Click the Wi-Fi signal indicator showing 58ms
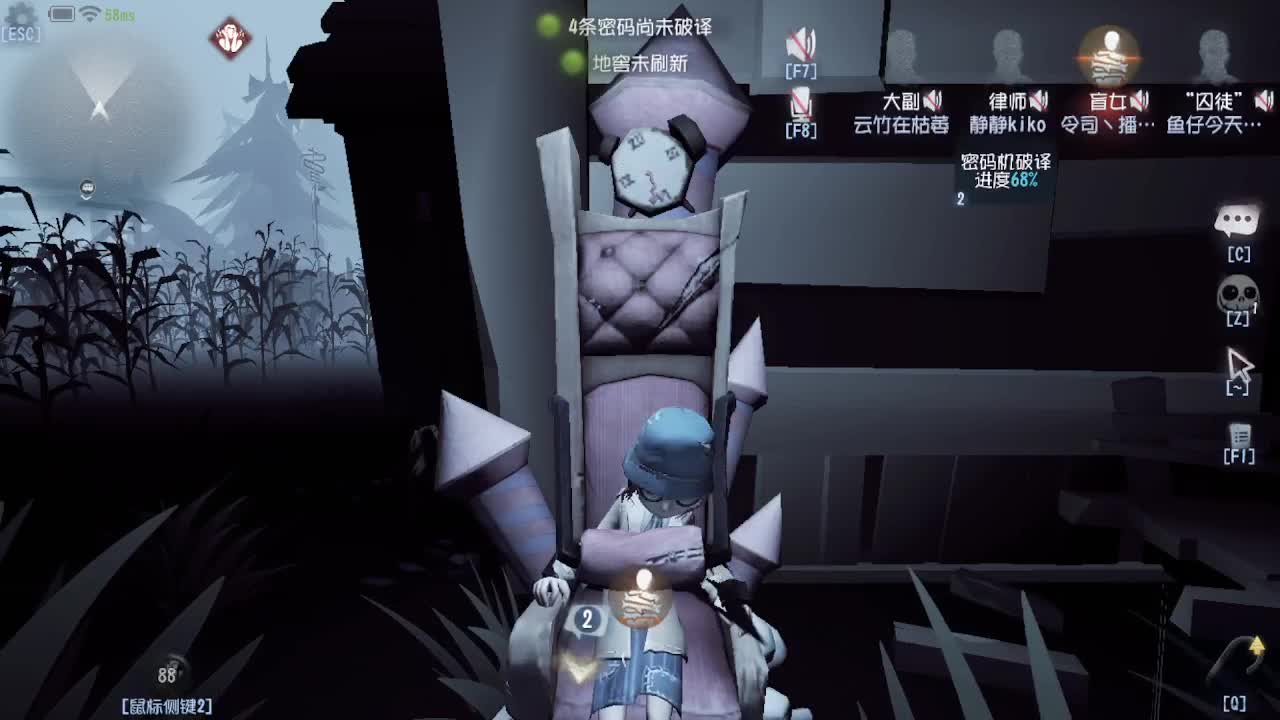The height and width of the screenshot is (720, 1280). pos(92,17)
